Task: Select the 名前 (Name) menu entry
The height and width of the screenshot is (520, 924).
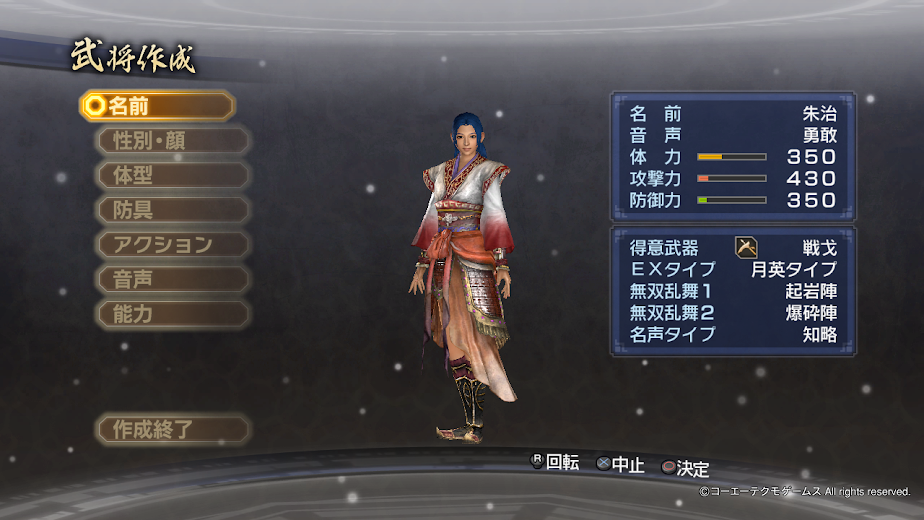Action: click(158, 106)
